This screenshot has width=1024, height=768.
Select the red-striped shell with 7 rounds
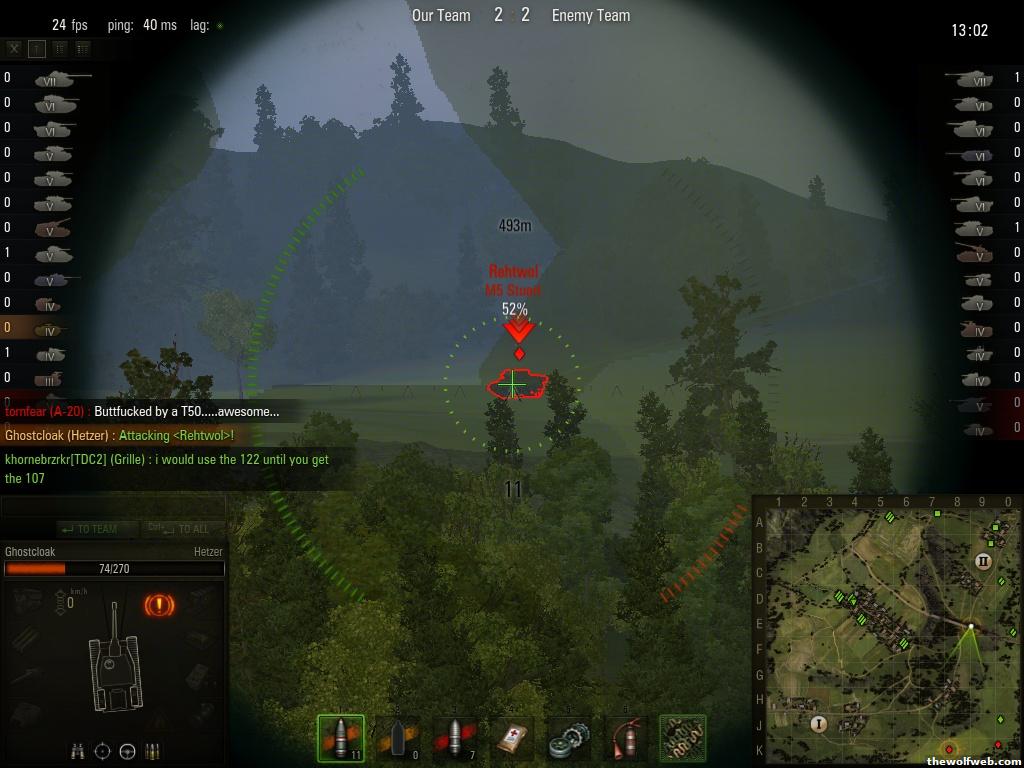click(x=455, y=740)
